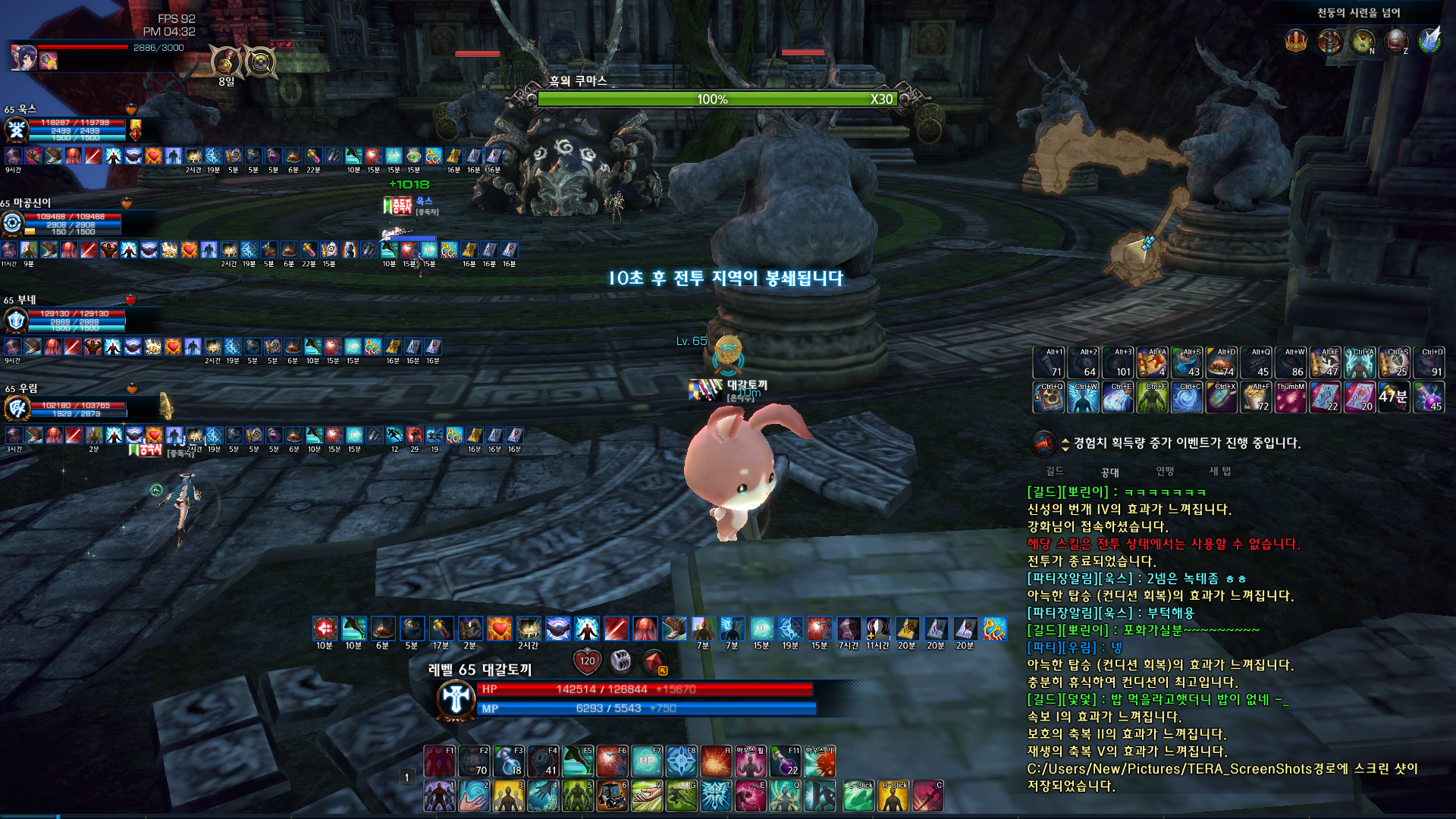The width and height of the screenshot is (1456, 819).
Task: Trigger the green L-Click swirl skill
Action: [858, 795]
